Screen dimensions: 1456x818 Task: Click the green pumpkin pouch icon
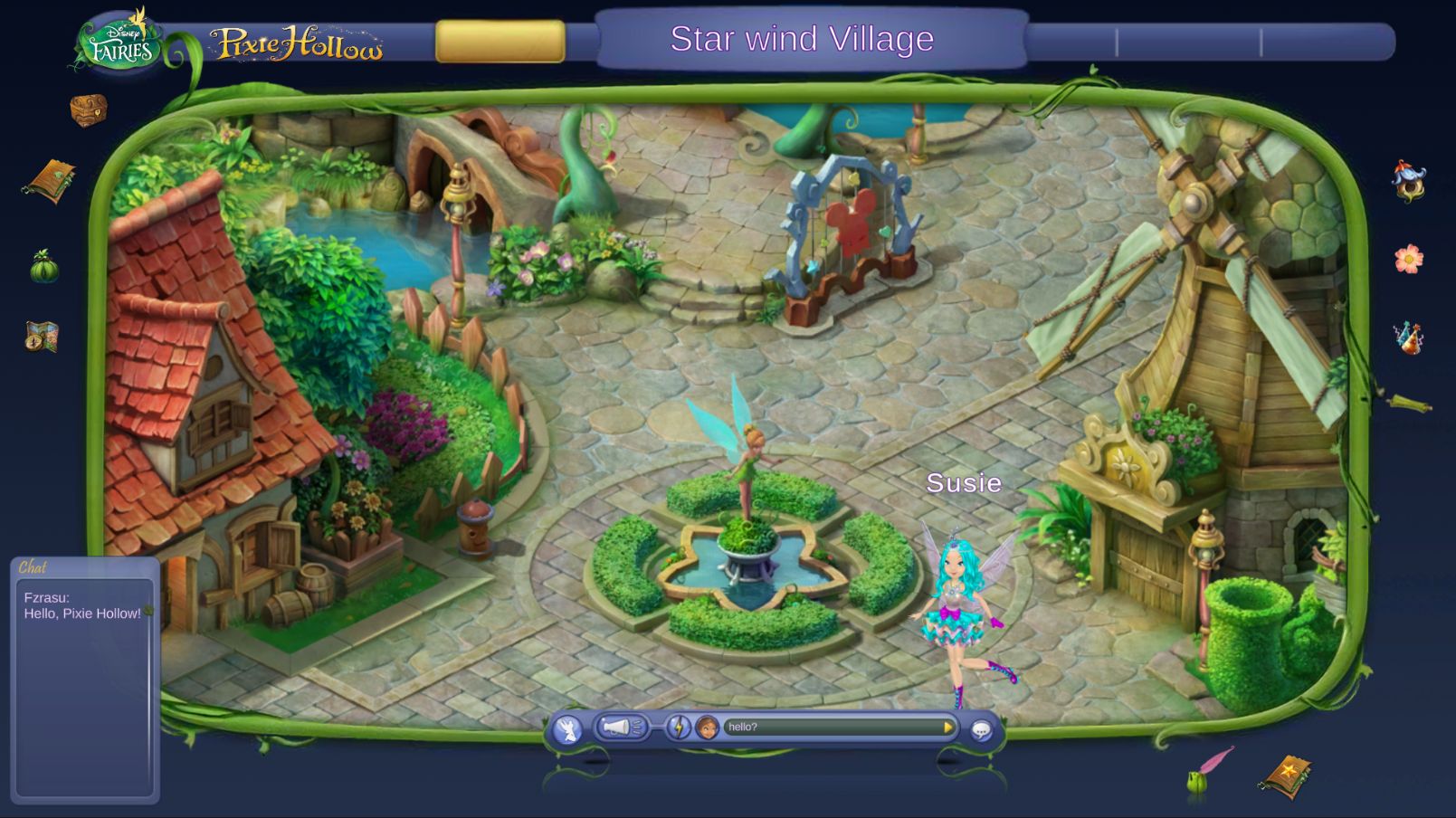[43, 268]
